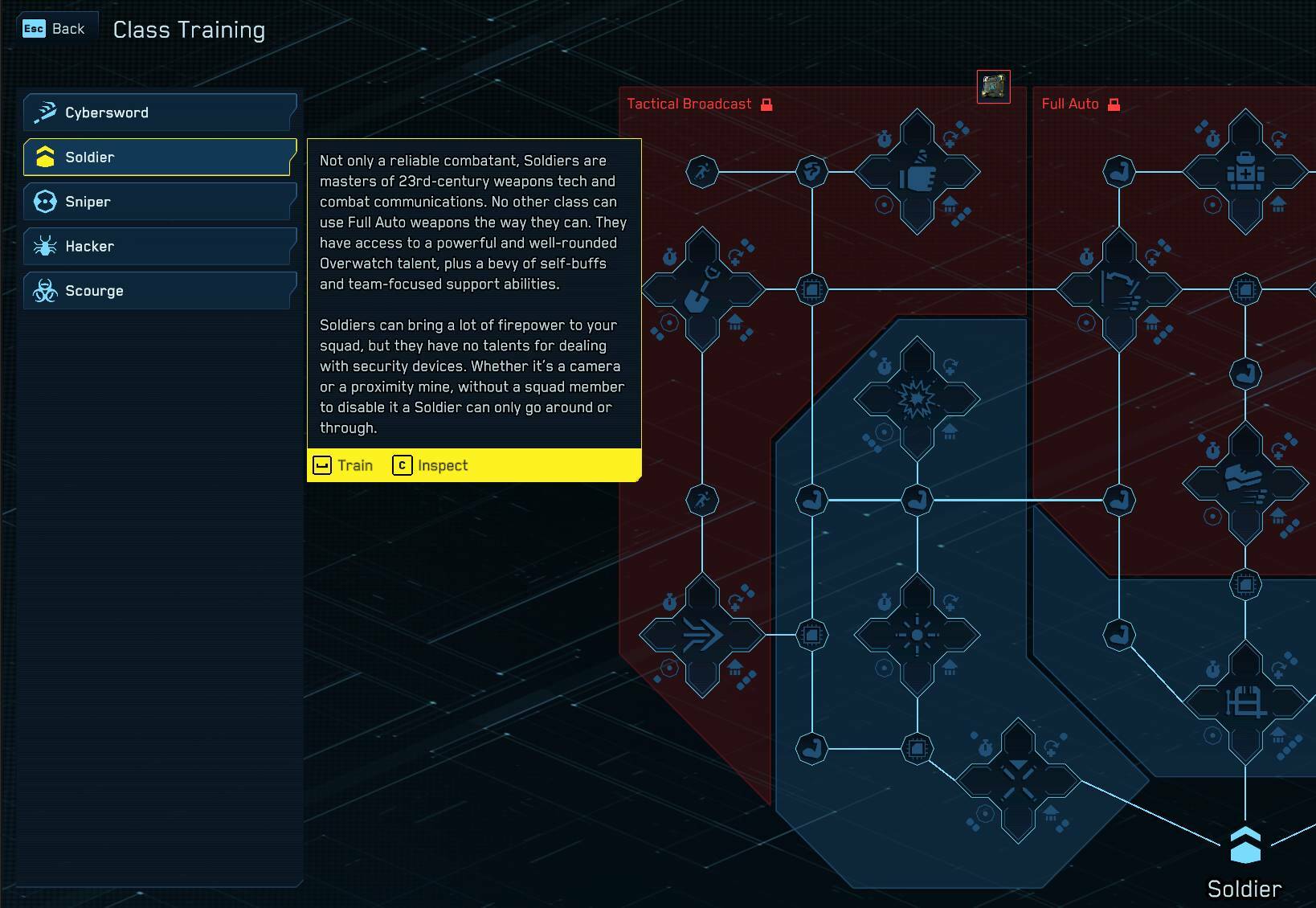Click the spider icon on the Hacker entry
1316x908 pixels.
pyautogui.click(x=46, y=246)
